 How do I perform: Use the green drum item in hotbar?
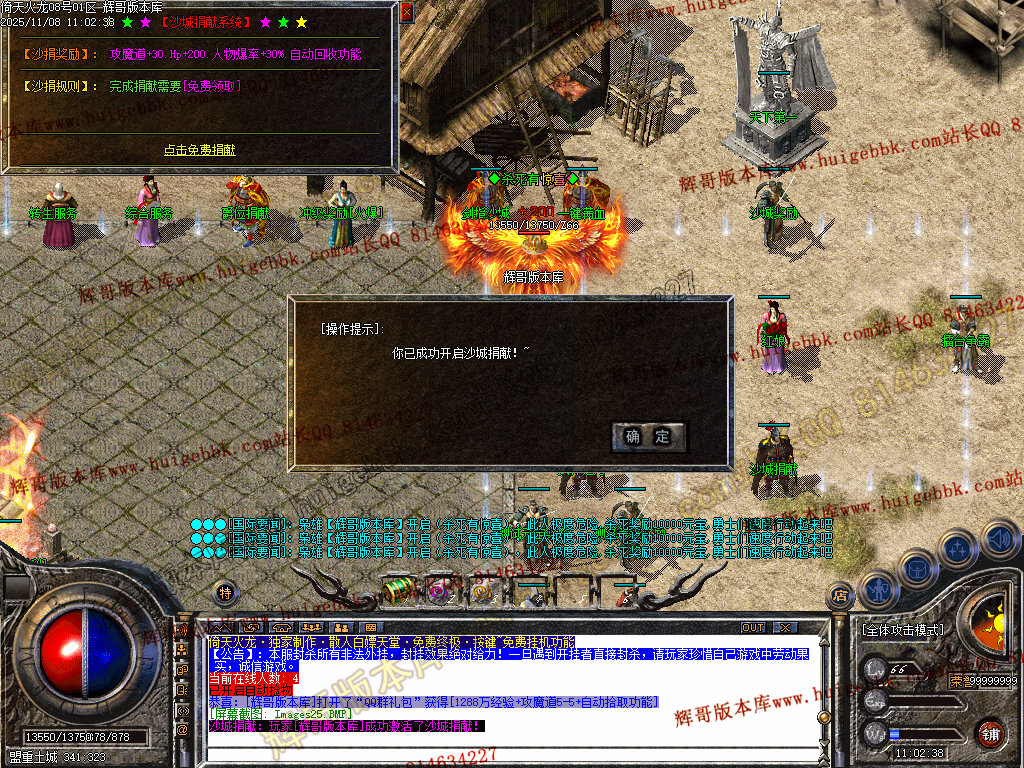tap(399, 590)
